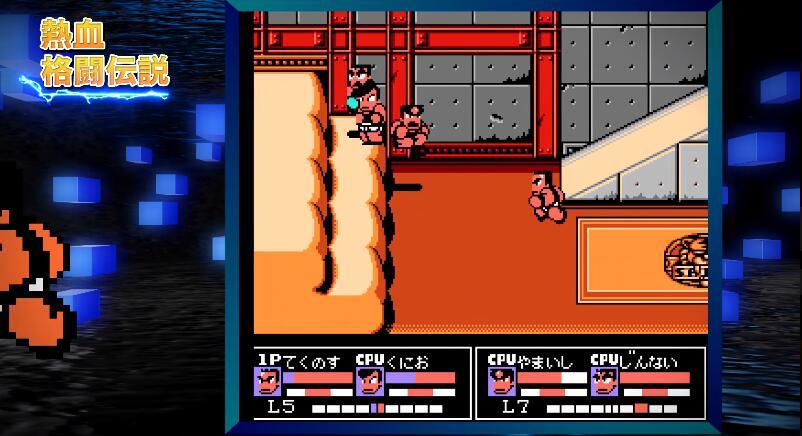Select CPU じんない character portrait

click(603, 382)
